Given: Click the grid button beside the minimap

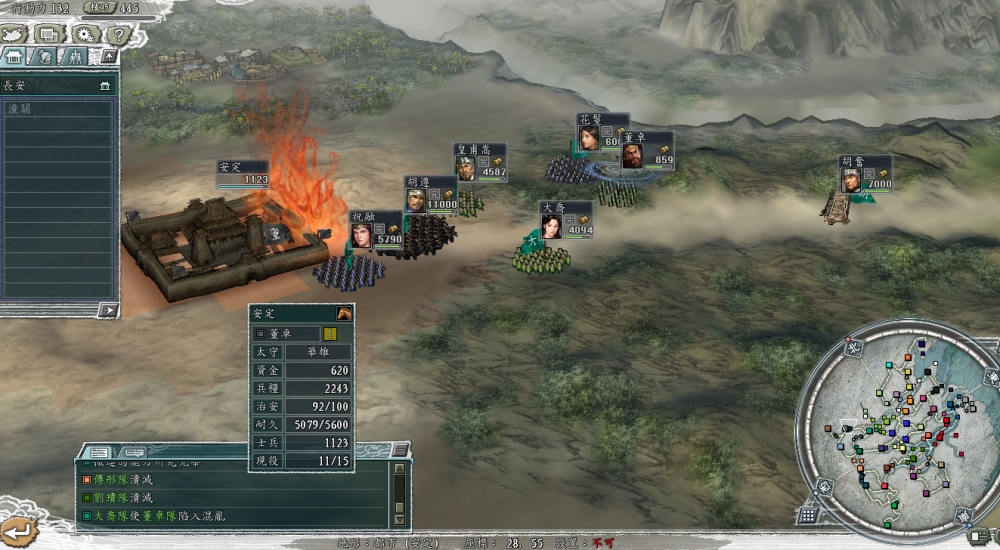Looking at the screenshot, I should pyautogui.click(x=807, y=515).
